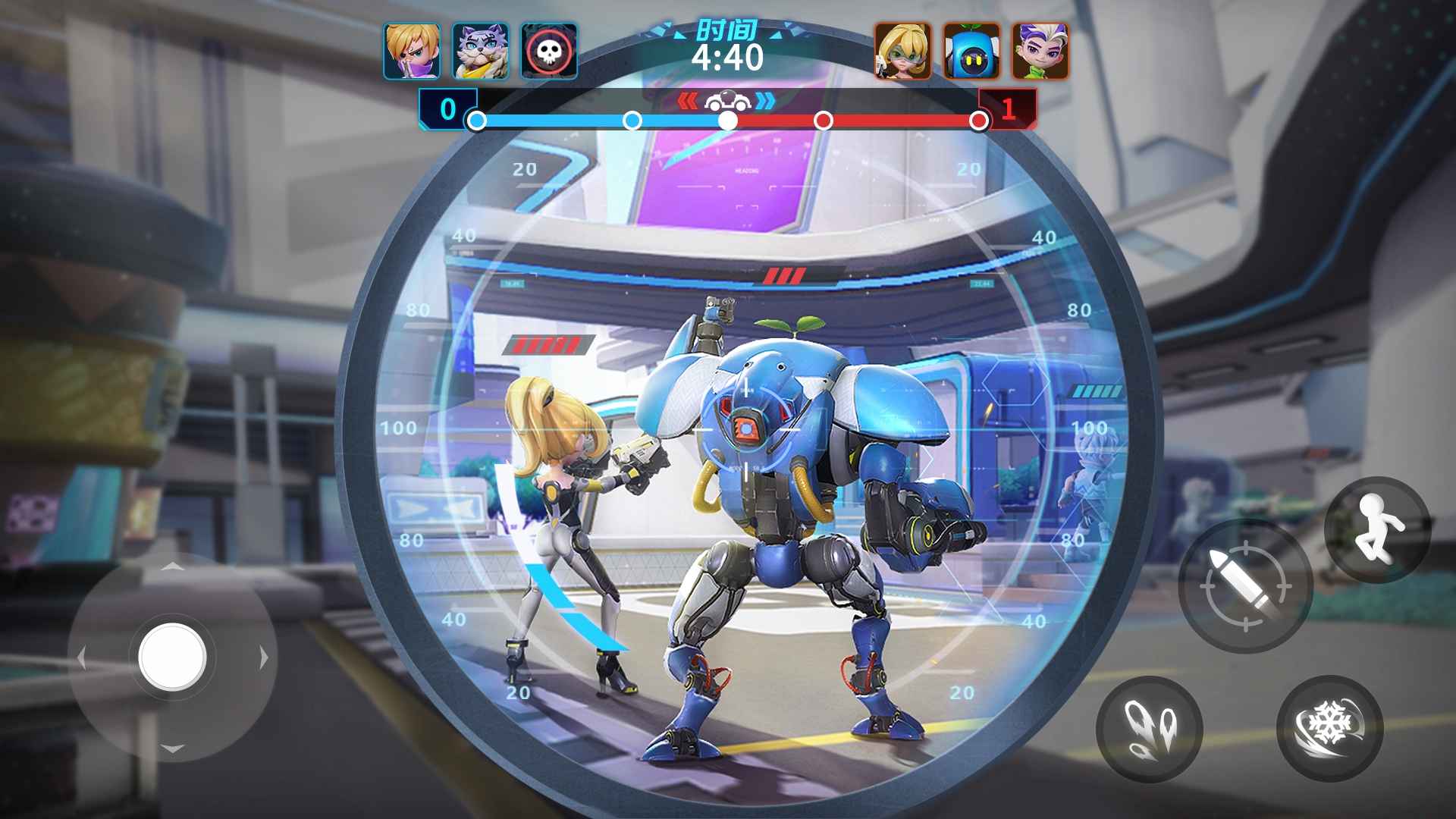This screenshot has height=819, width=1456.
Task: Tap the bullet crosshair fire button
Action: pos(1245,587)
